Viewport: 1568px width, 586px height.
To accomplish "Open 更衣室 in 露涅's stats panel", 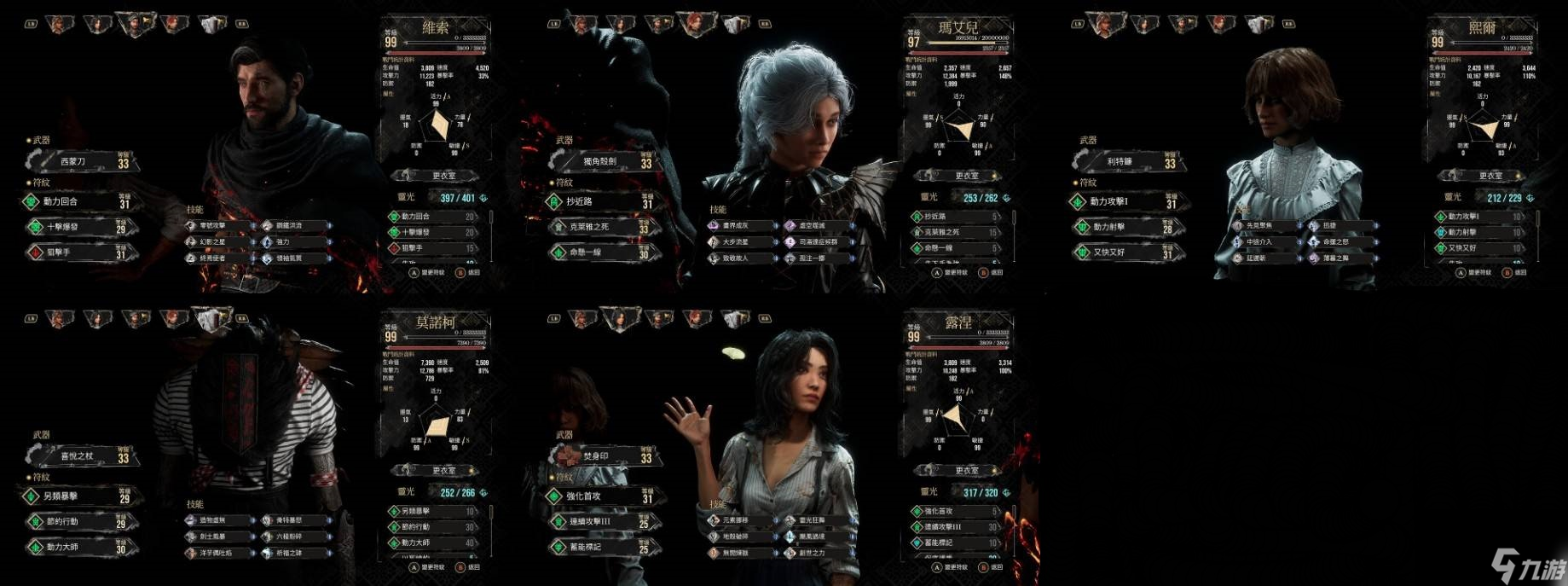I will [x=964, y=471].
